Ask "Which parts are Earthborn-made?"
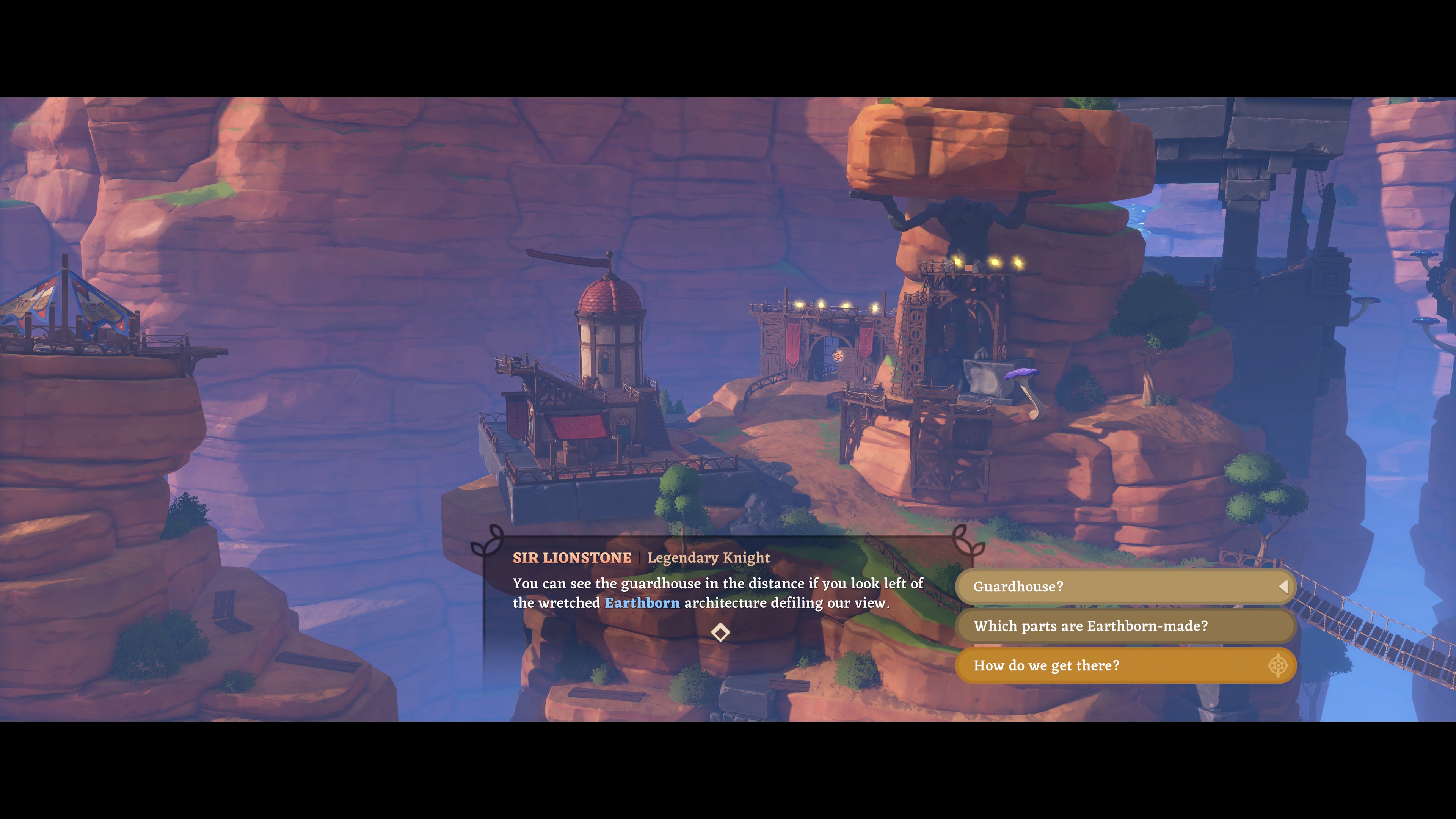 (1125, 626)
